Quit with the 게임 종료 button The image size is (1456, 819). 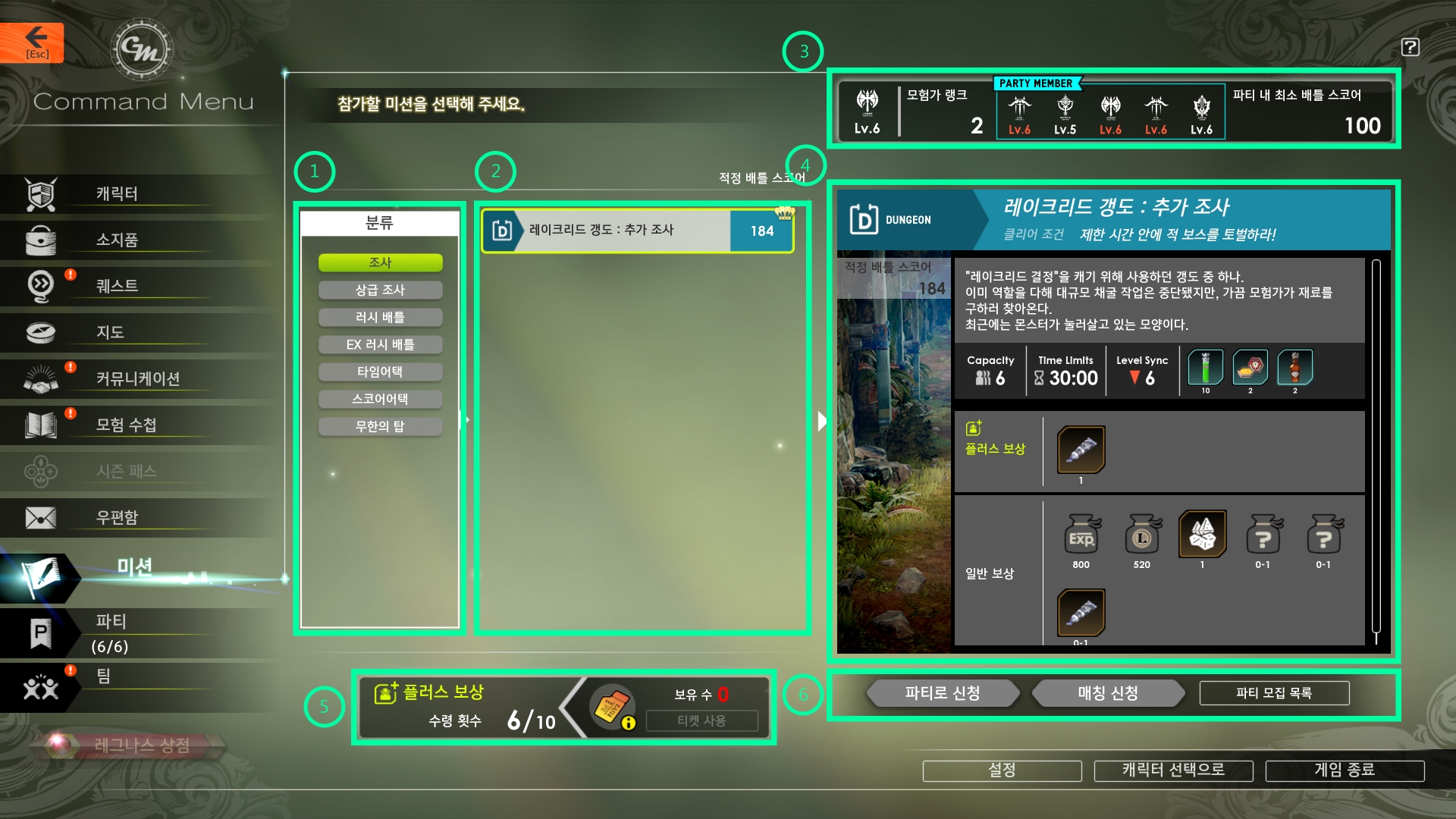coord(1345,770)
